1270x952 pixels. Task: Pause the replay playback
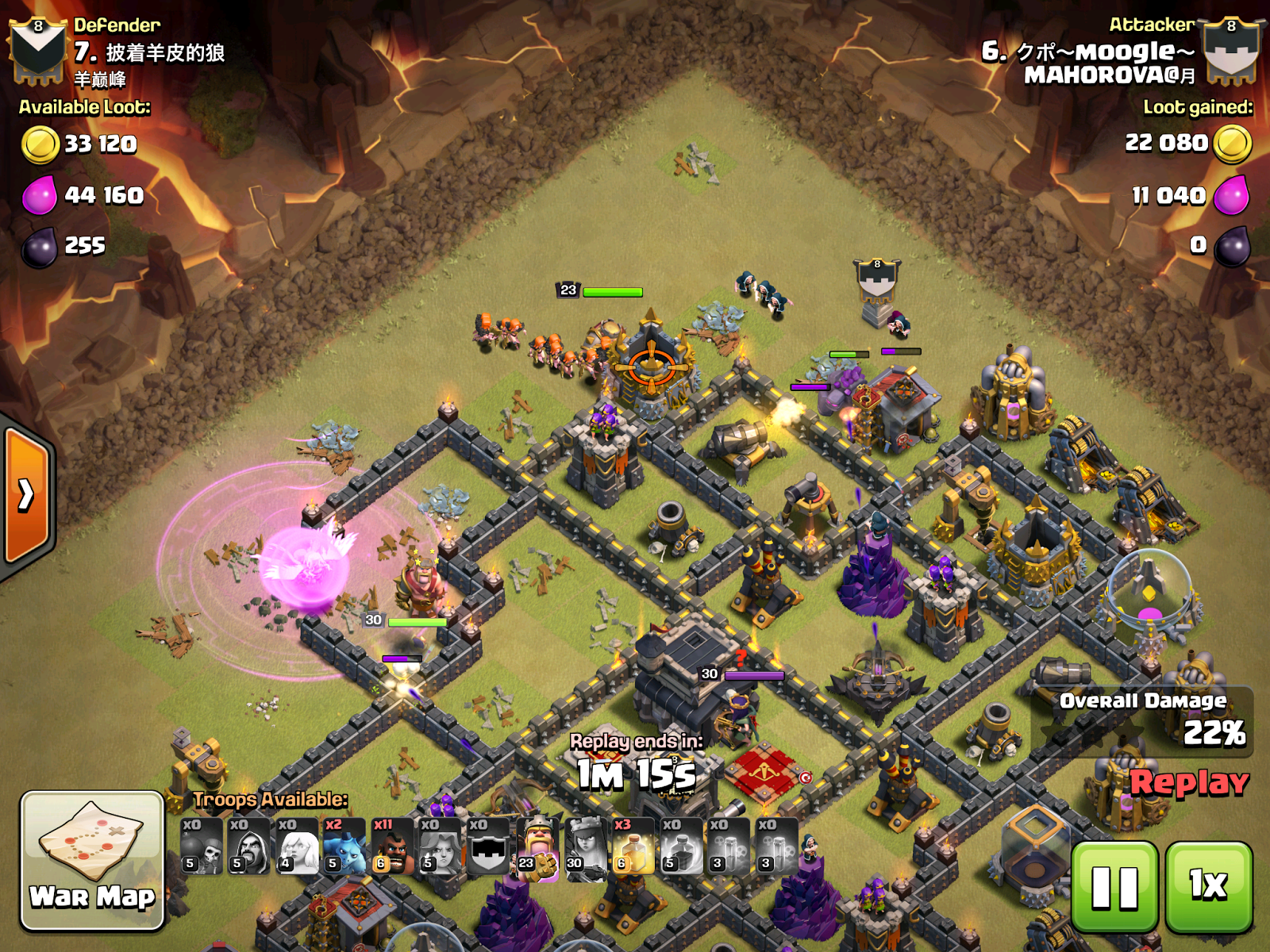pos(1114,886)
